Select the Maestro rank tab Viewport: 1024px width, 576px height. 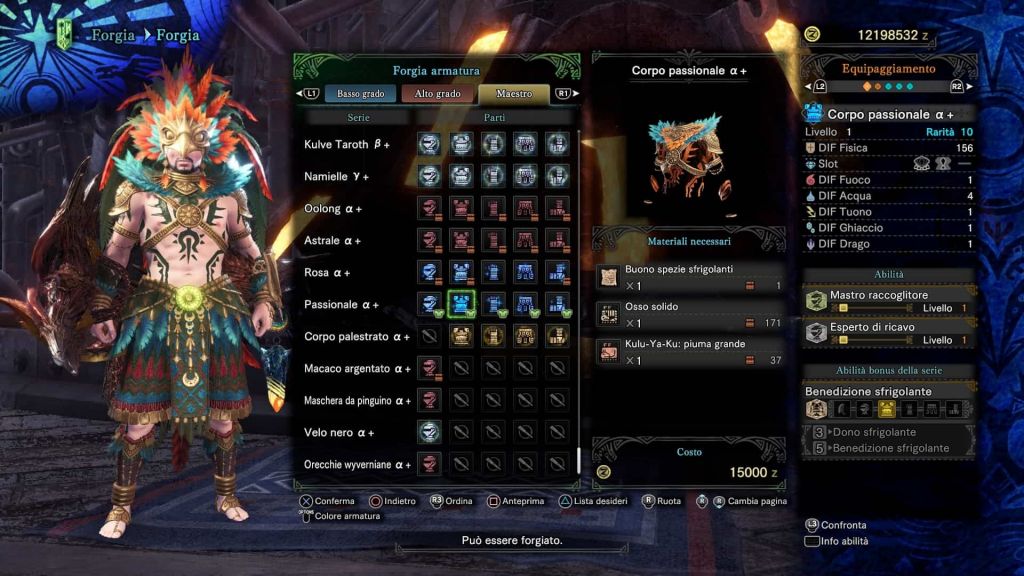coord(514,94)
